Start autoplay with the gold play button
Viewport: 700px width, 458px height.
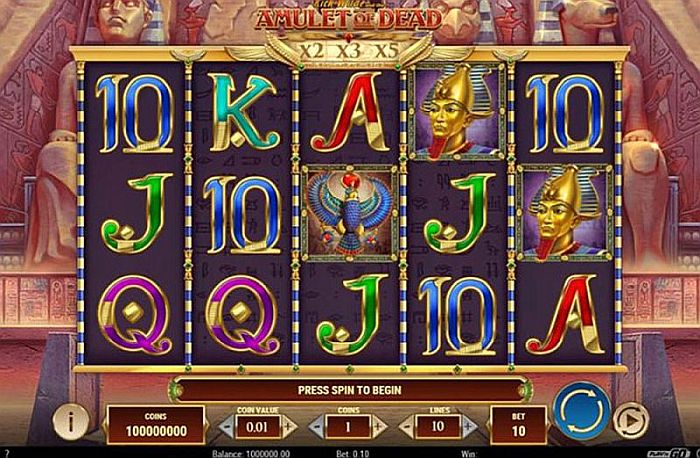coord(629,418)
